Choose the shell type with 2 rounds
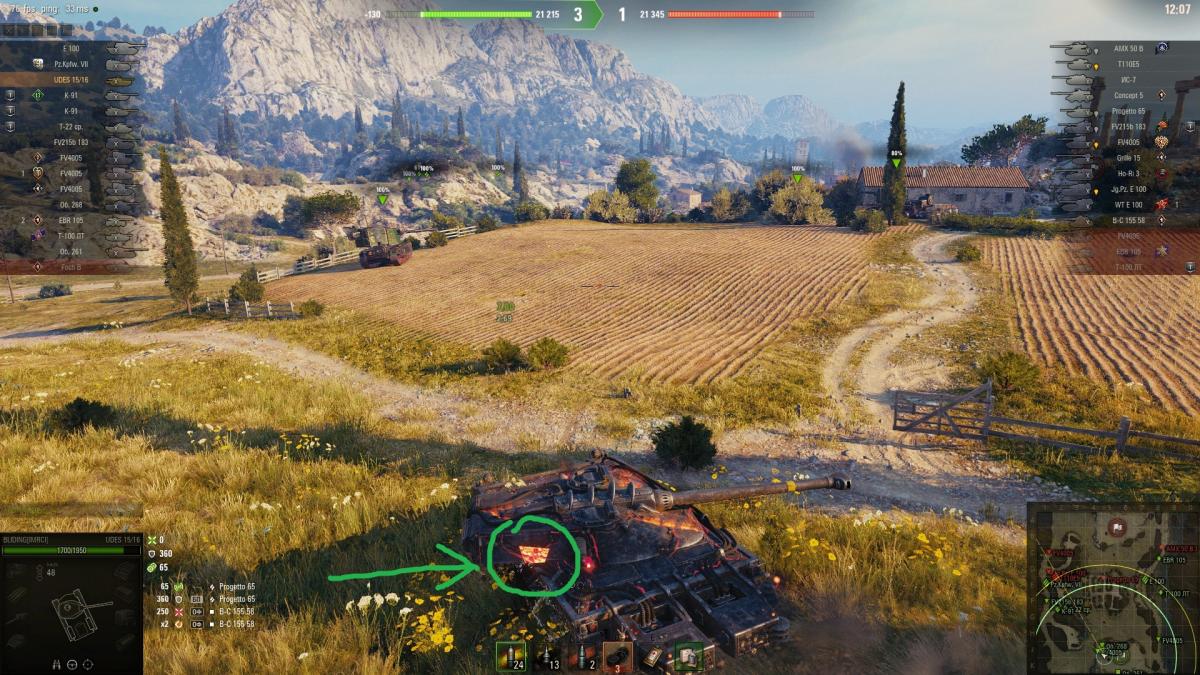The image size is (1200, 675). 582,656
